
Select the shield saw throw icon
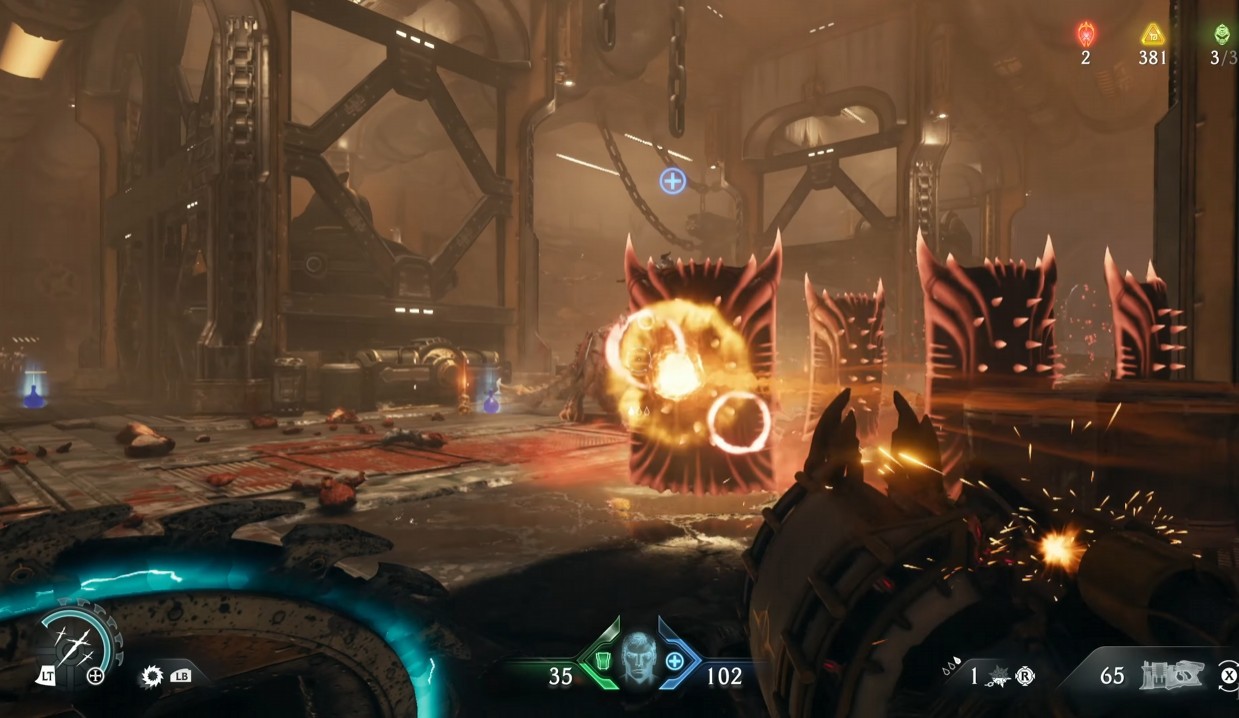[x=152, y=676]
